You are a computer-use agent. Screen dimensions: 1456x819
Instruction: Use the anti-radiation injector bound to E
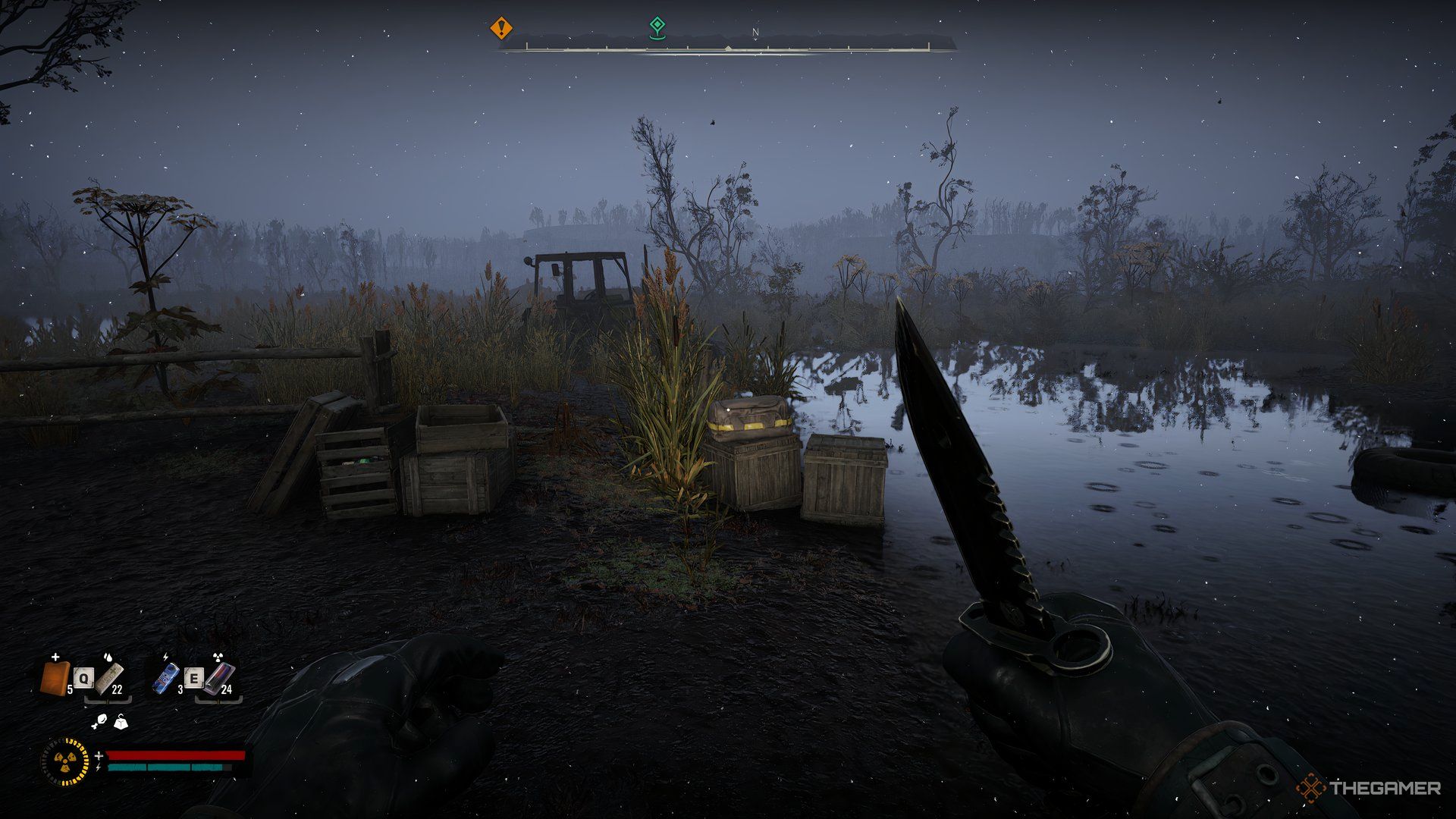221,679
